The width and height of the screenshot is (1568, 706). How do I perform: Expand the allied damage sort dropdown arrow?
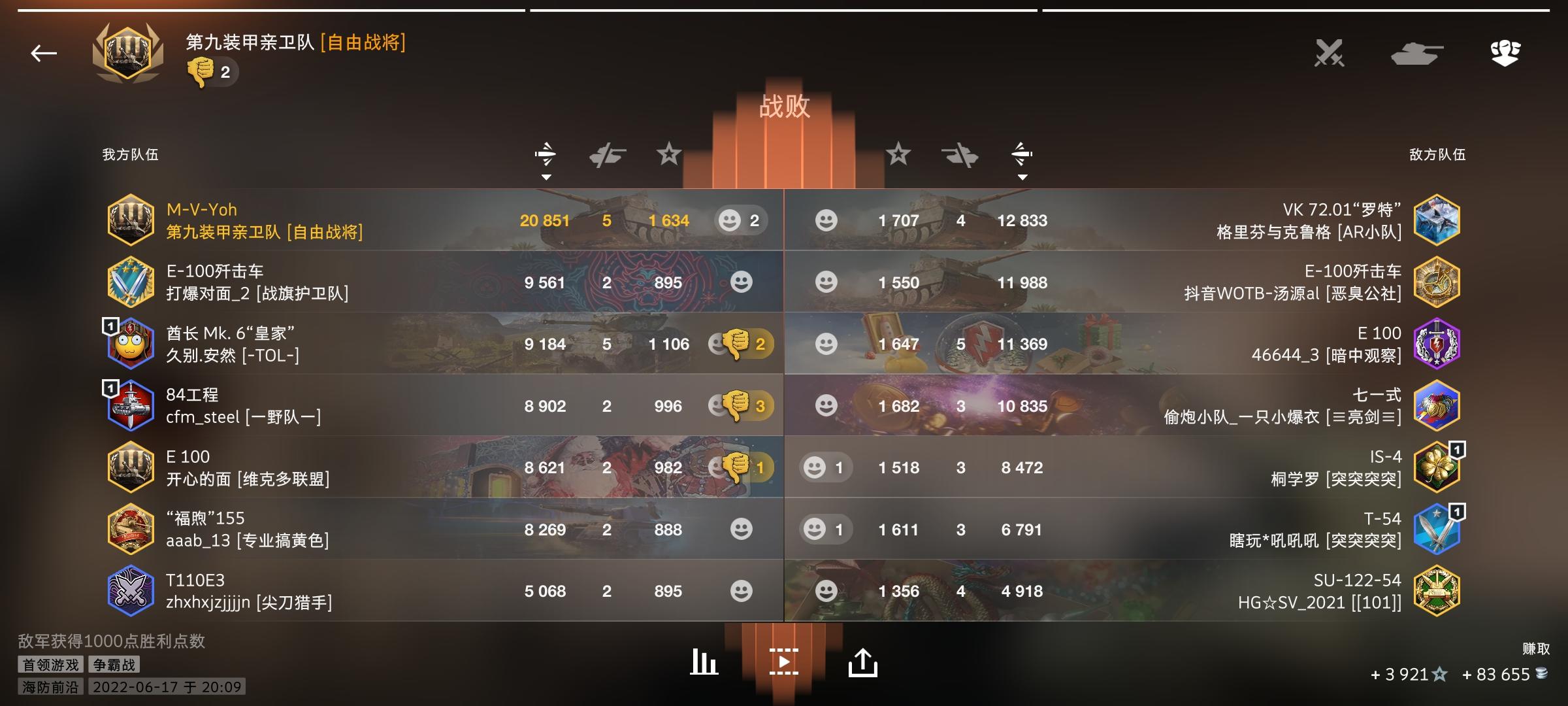click(547, 176)
